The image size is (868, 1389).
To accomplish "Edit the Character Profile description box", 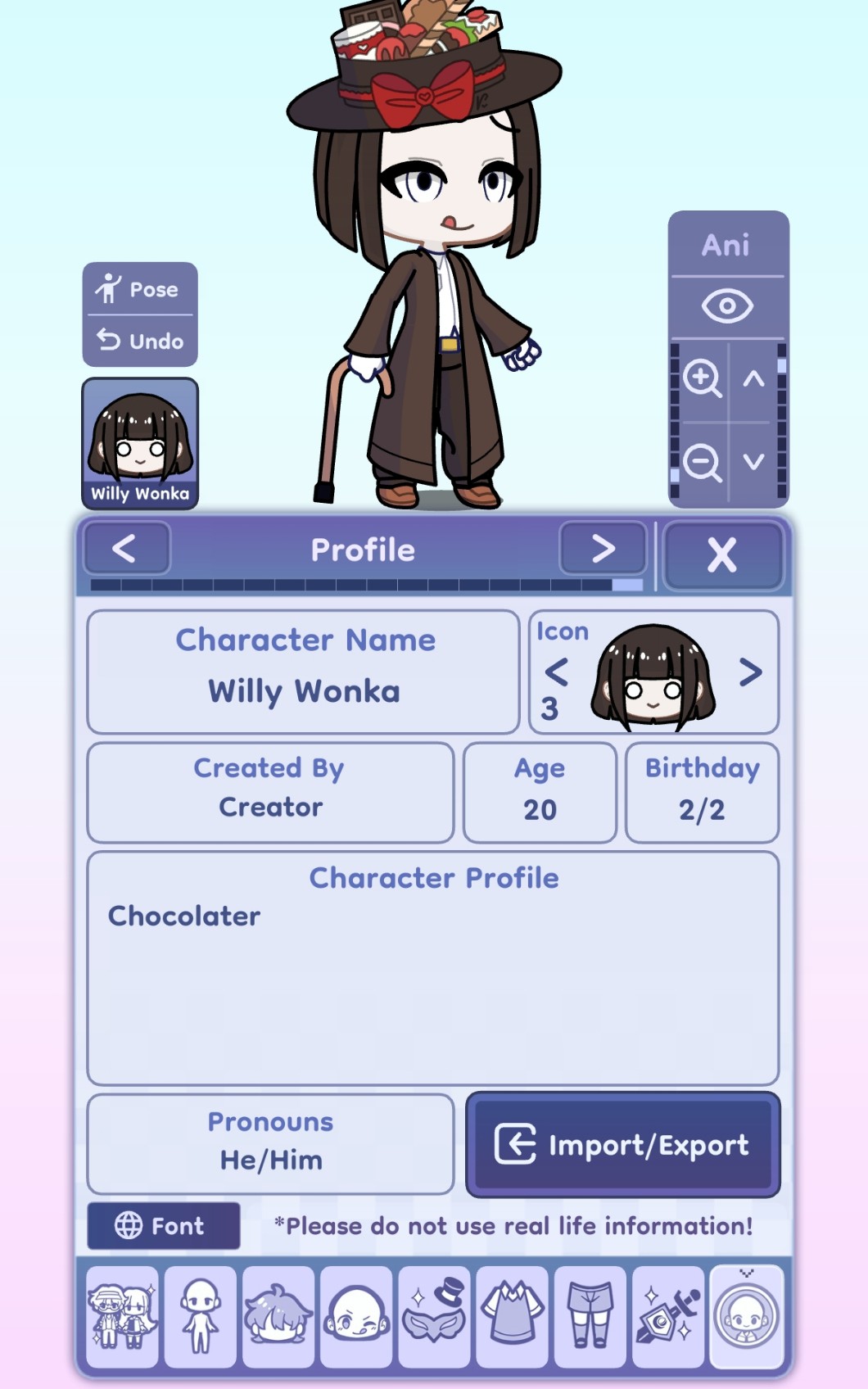I will tap(433, 968).
